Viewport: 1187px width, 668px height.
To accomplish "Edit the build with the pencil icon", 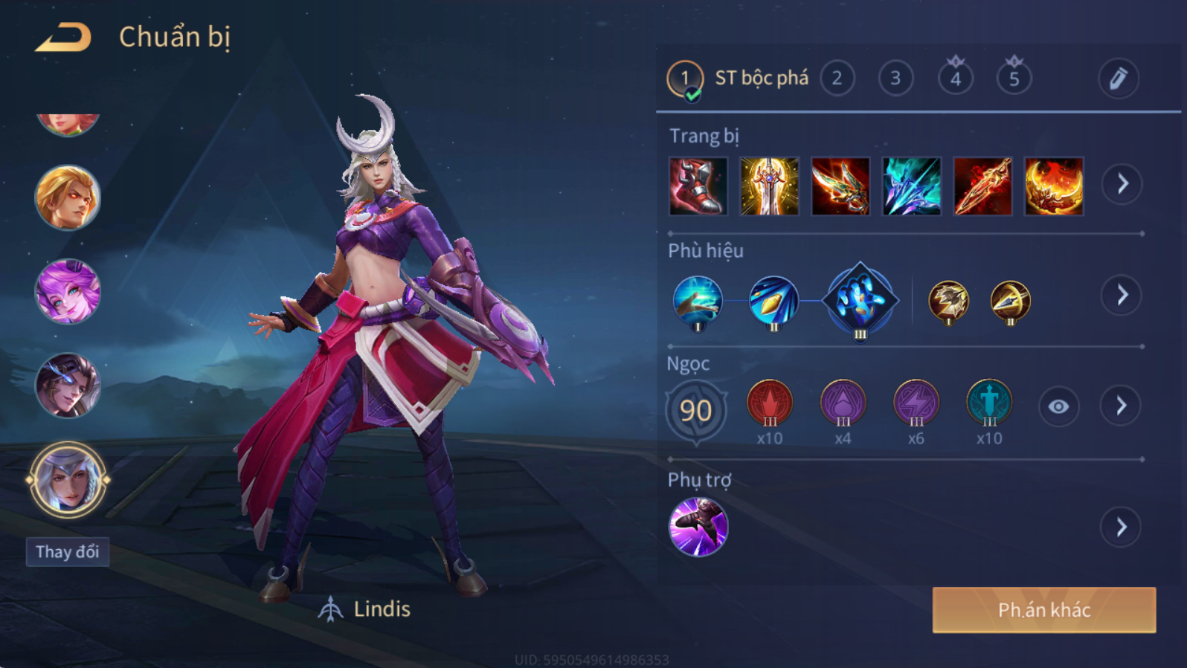I will tap(1118, 78).
